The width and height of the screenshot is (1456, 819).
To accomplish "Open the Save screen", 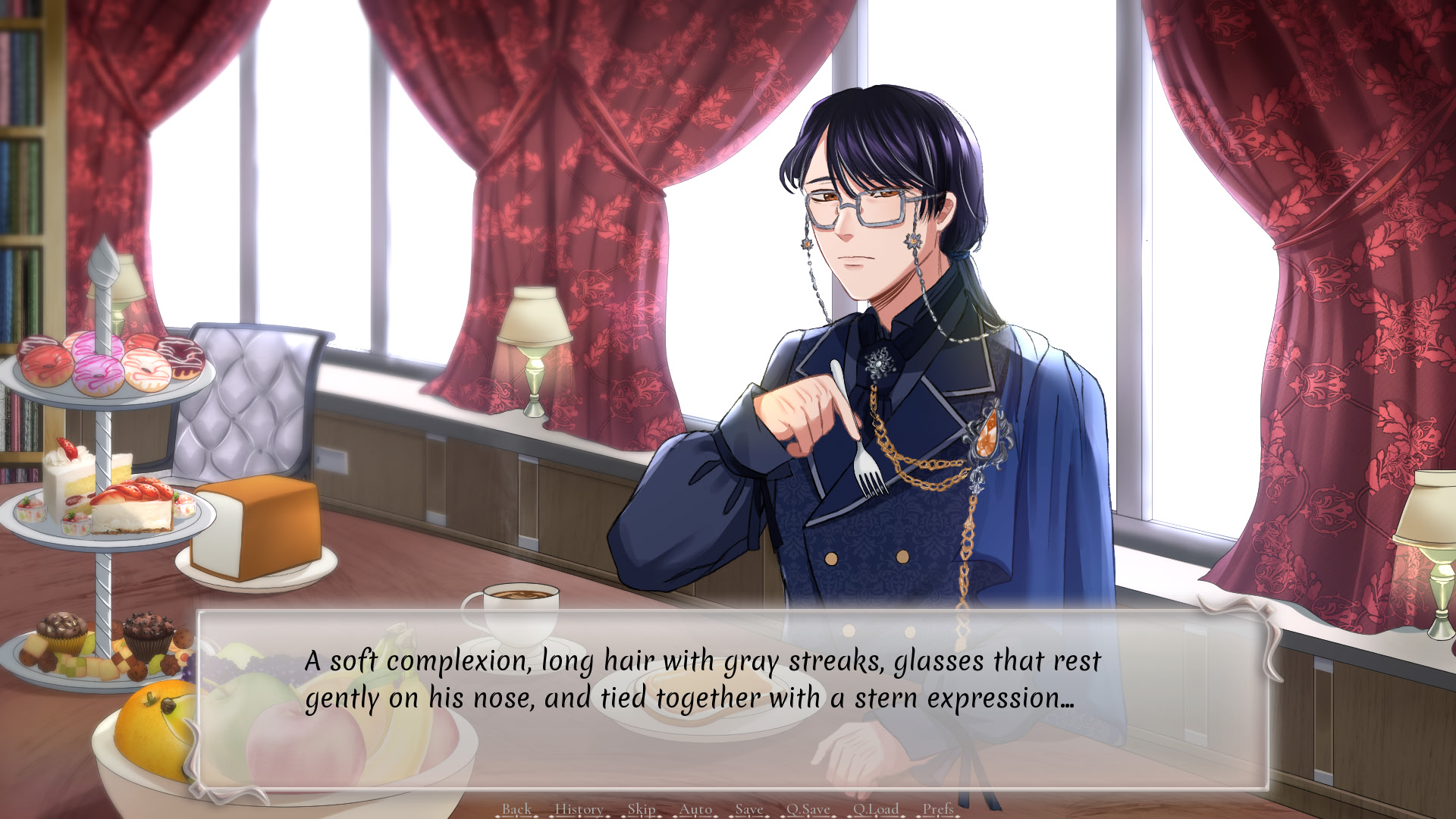I will pyautogui.click(x=748, y=809).
